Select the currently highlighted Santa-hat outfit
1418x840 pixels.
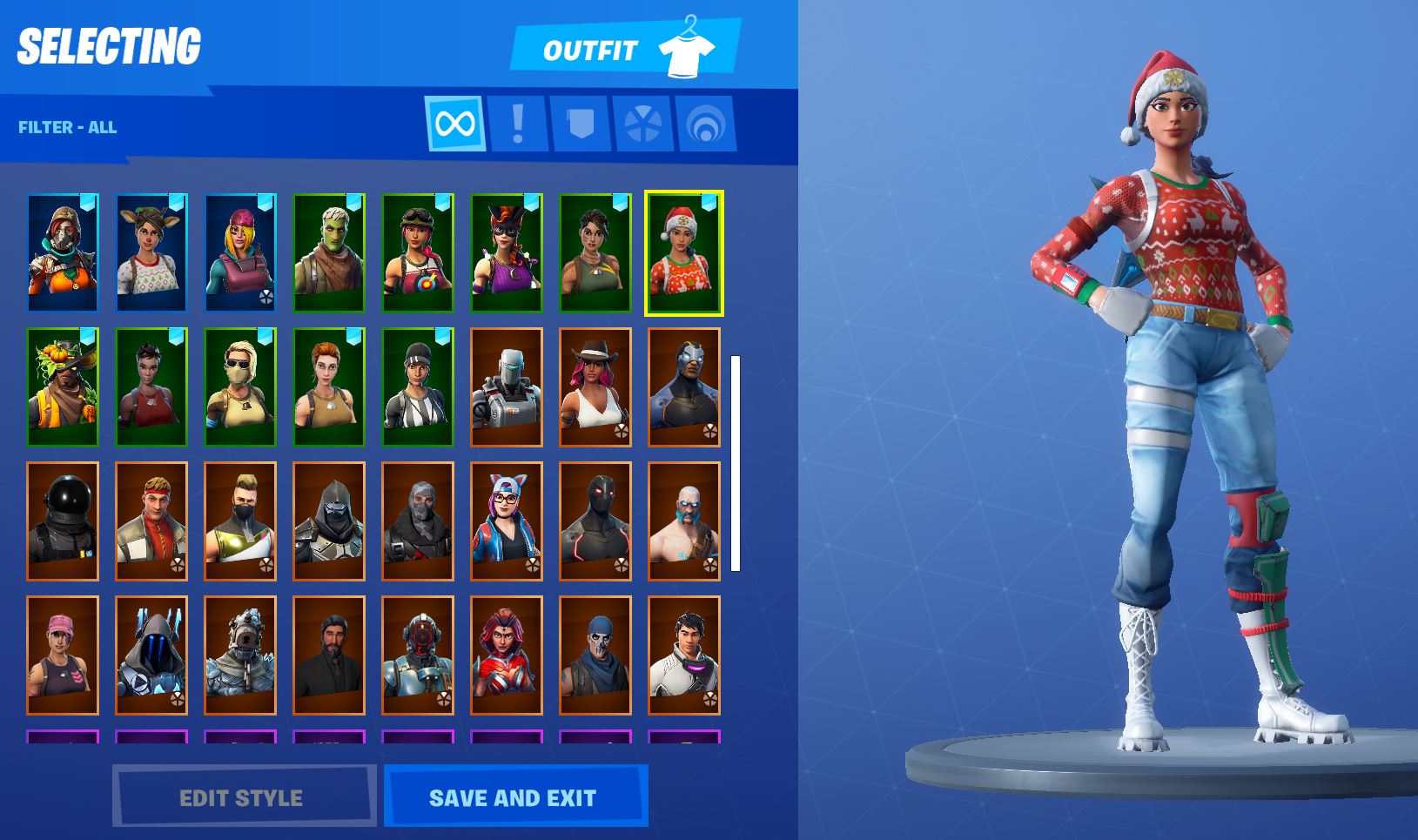(685, 250)
